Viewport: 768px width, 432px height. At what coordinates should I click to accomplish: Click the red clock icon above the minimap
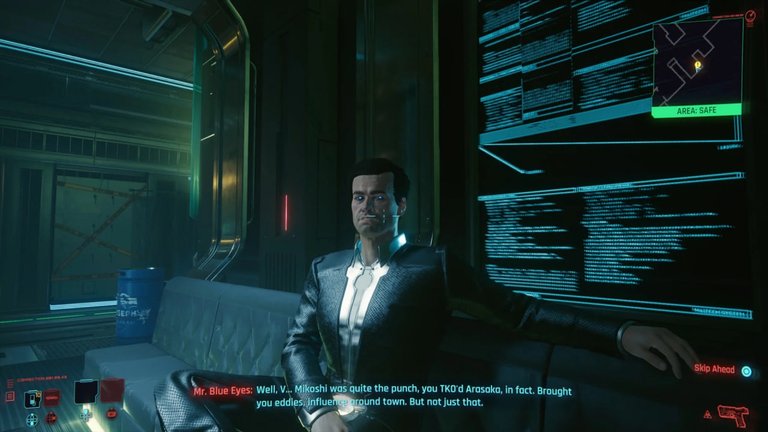click(x=751, y=16)
